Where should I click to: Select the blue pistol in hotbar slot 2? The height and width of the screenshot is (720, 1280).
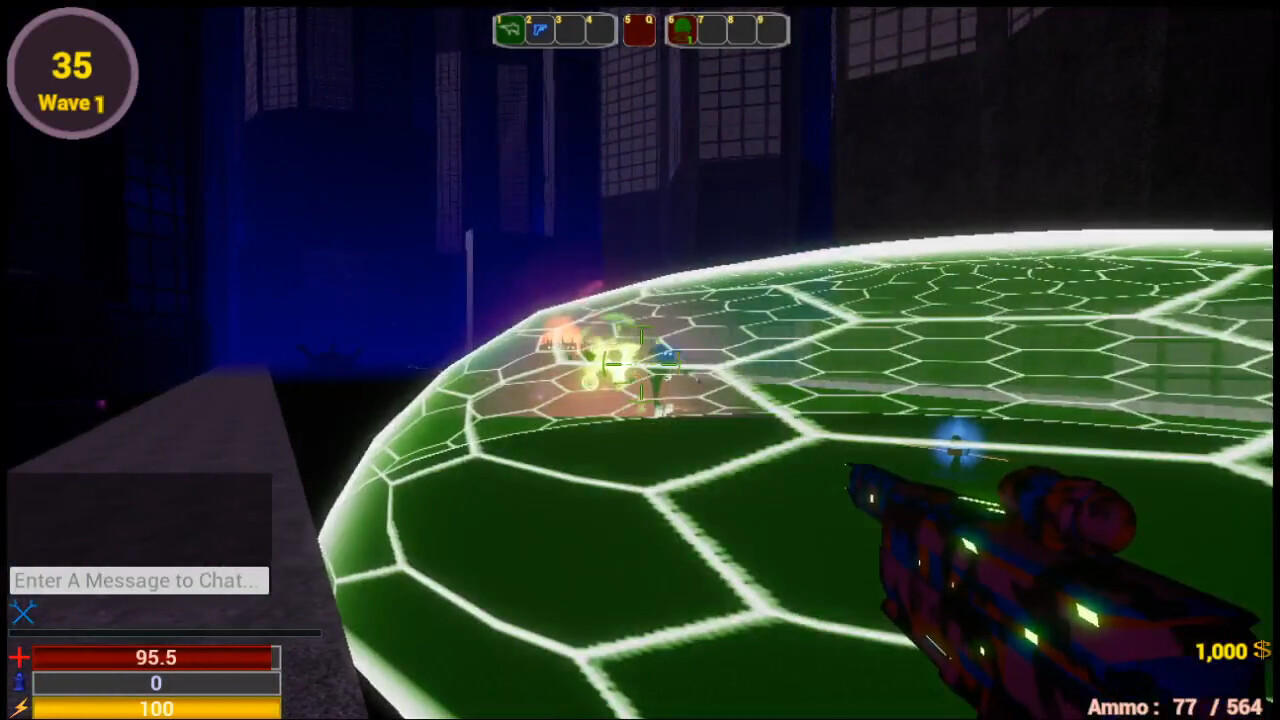click(x=540, y=30)
